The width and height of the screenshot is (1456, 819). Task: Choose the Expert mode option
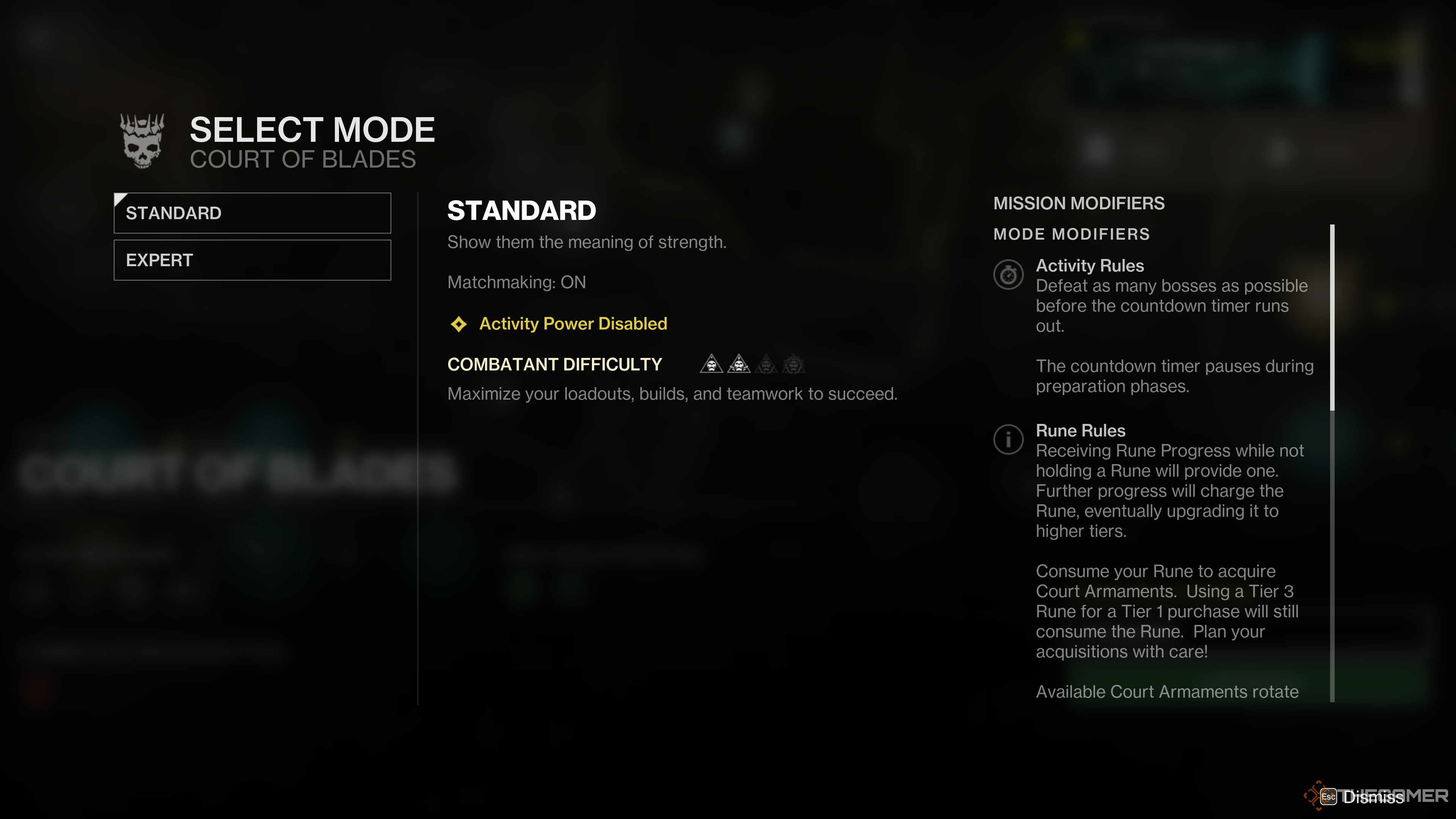point(252,260)
